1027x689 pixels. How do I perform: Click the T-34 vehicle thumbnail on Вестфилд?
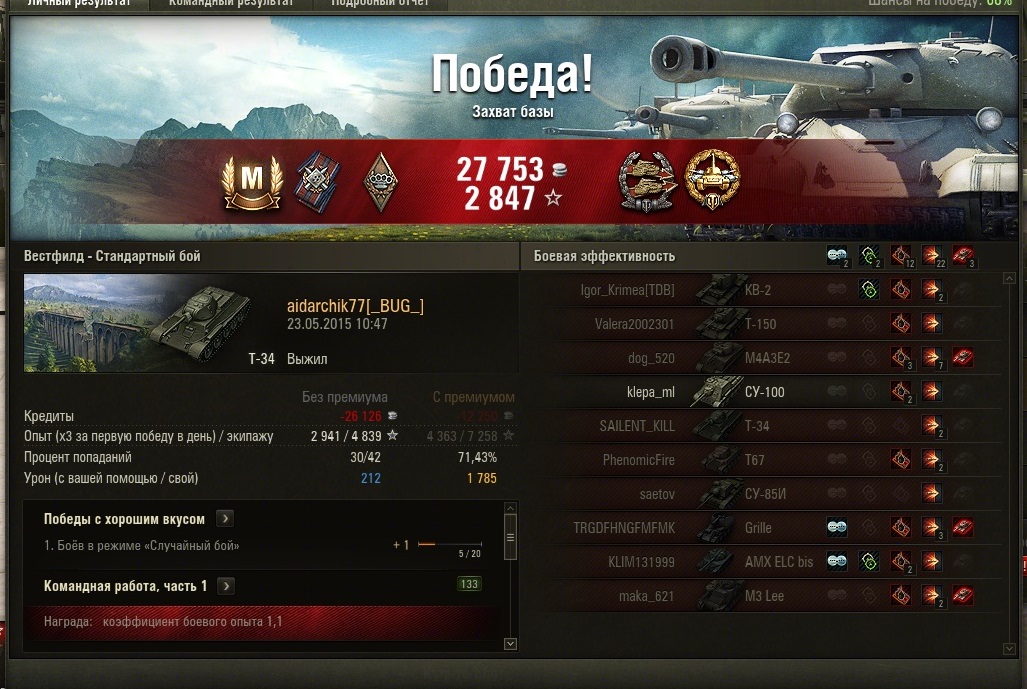tap(150, 322)
